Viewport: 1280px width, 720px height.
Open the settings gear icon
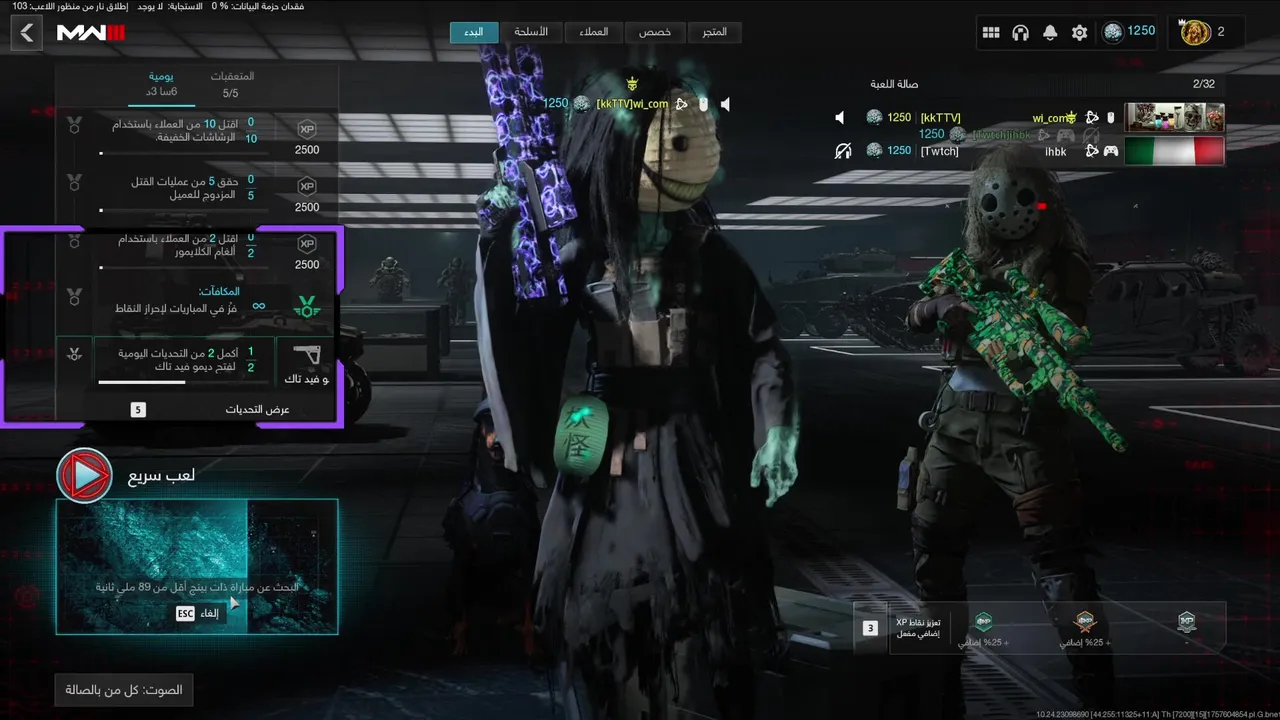coord(1079,33)
